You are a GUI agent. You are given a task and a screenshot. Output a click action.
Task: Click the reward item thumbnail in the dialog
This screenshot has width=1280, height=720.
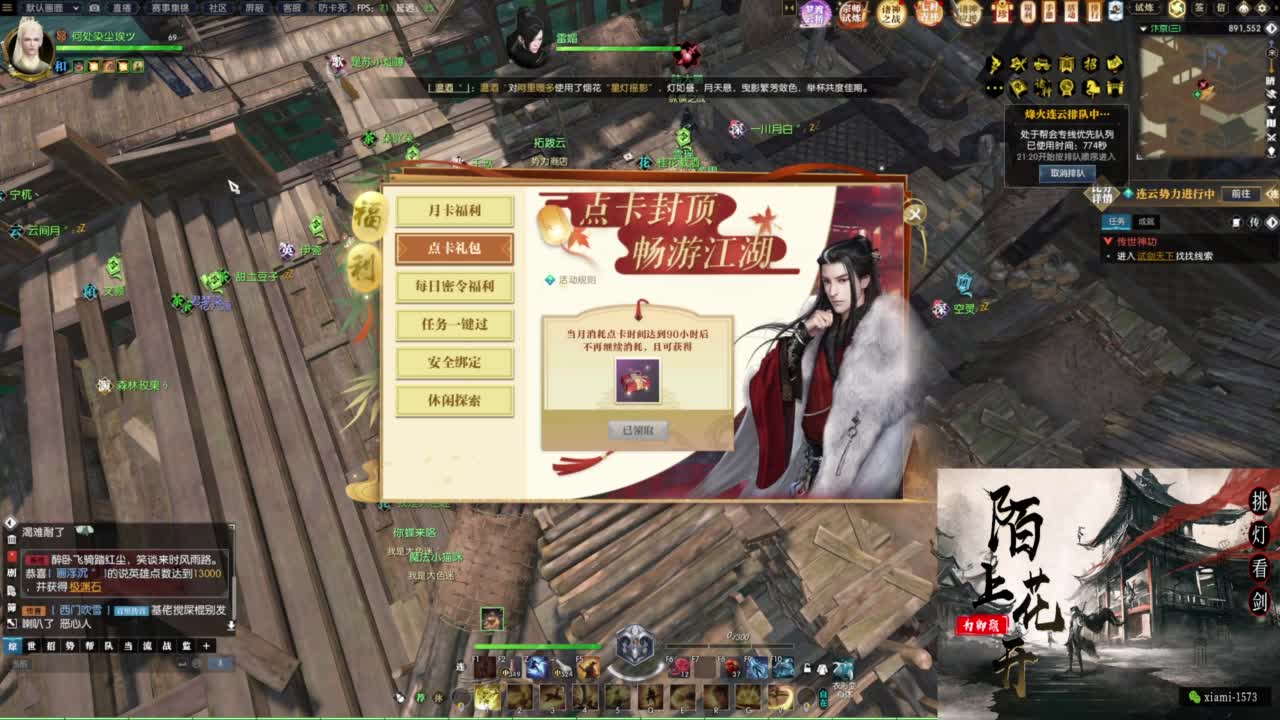[x=637, y=380]
